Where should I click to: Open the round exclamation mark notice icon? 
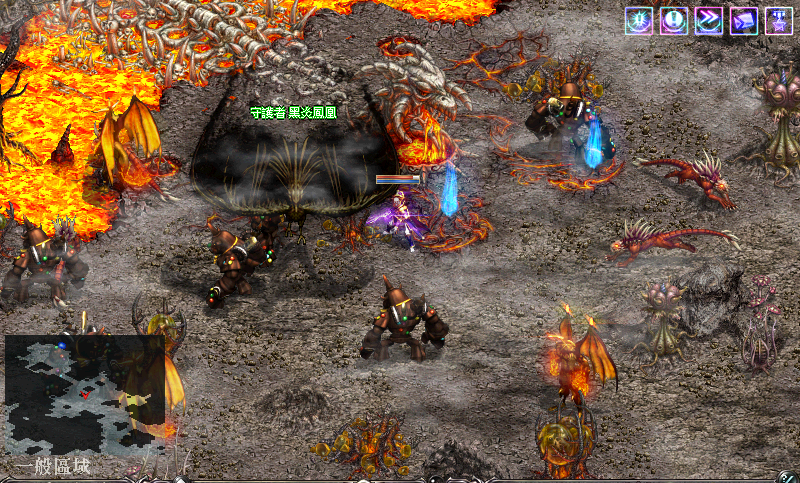[x=674, y=21]
